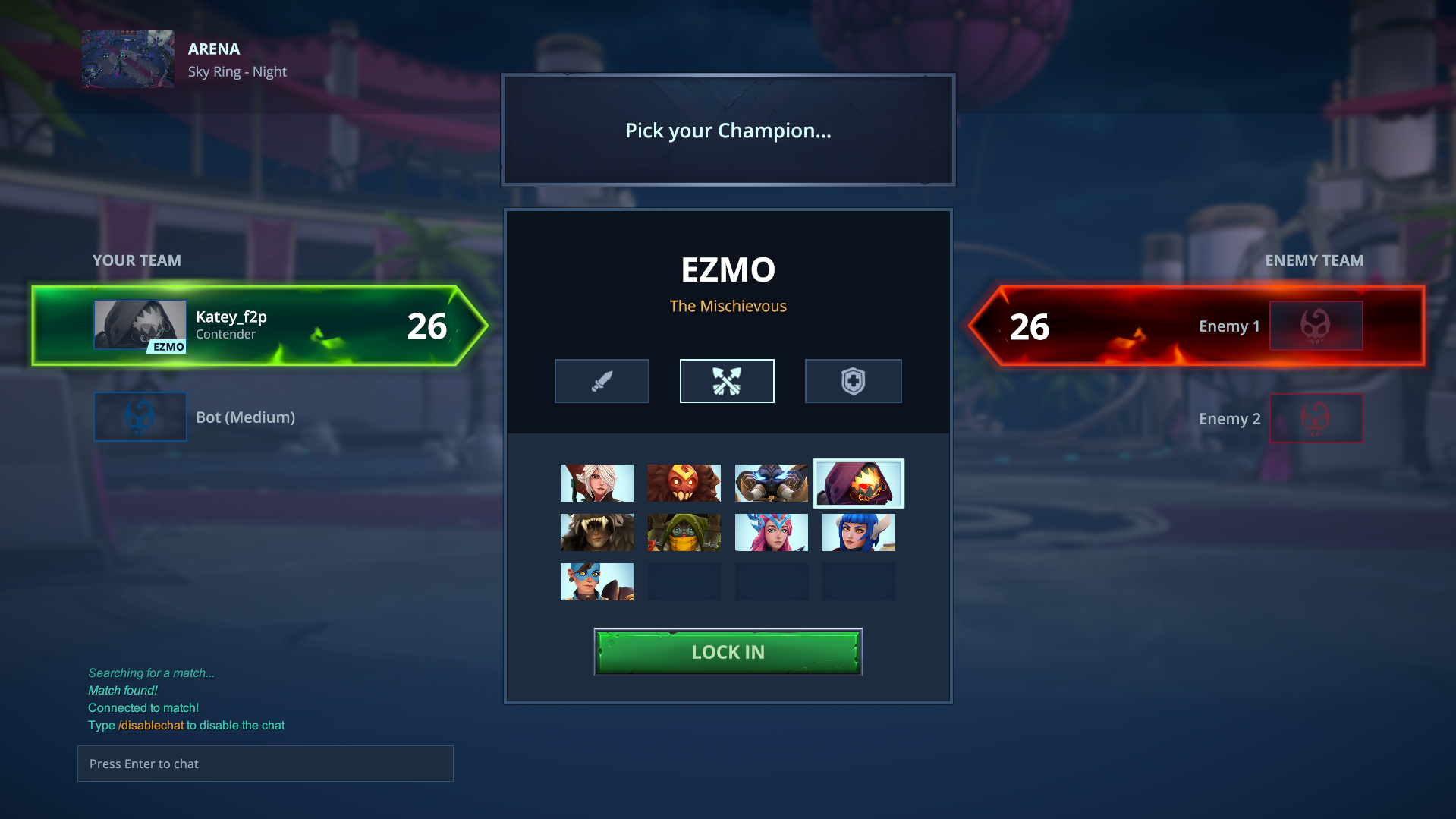Click the Sky Ring - Night map preview

coord(127,58)
